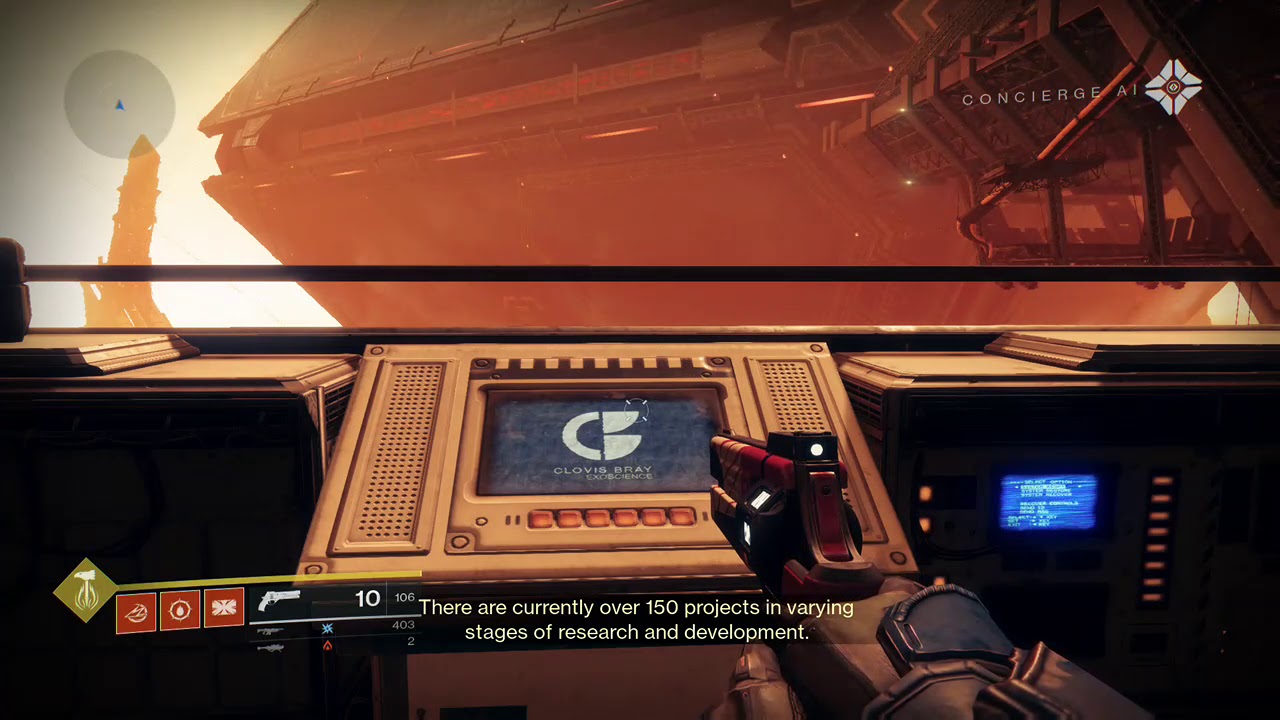Select the Ghost icon beside Concierge AI
1280x720 pixels.
[1173, 88]
